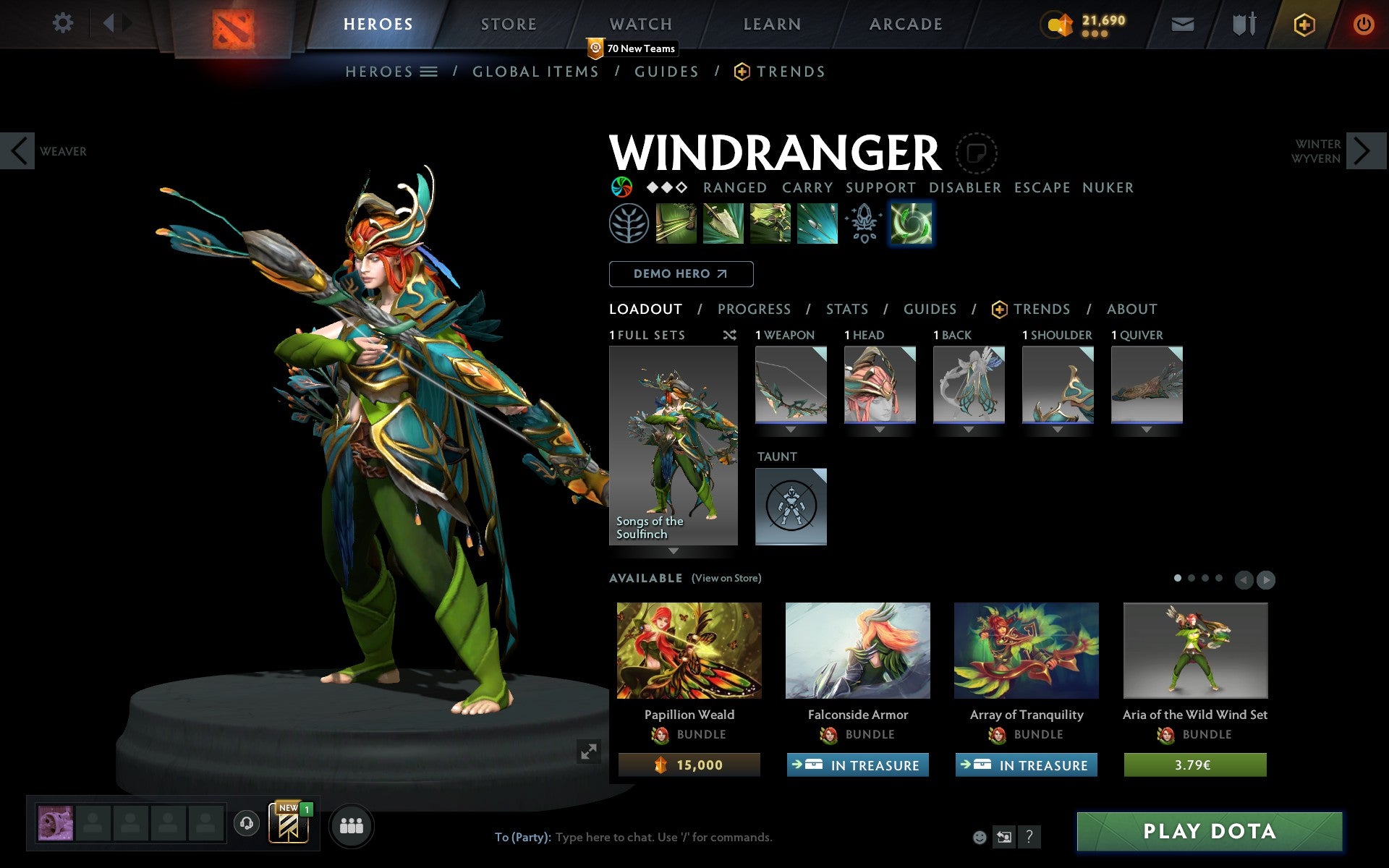This screenshot has height=868, width=1389.
Task: Open the settings gear menu
Action: [63, 23]
